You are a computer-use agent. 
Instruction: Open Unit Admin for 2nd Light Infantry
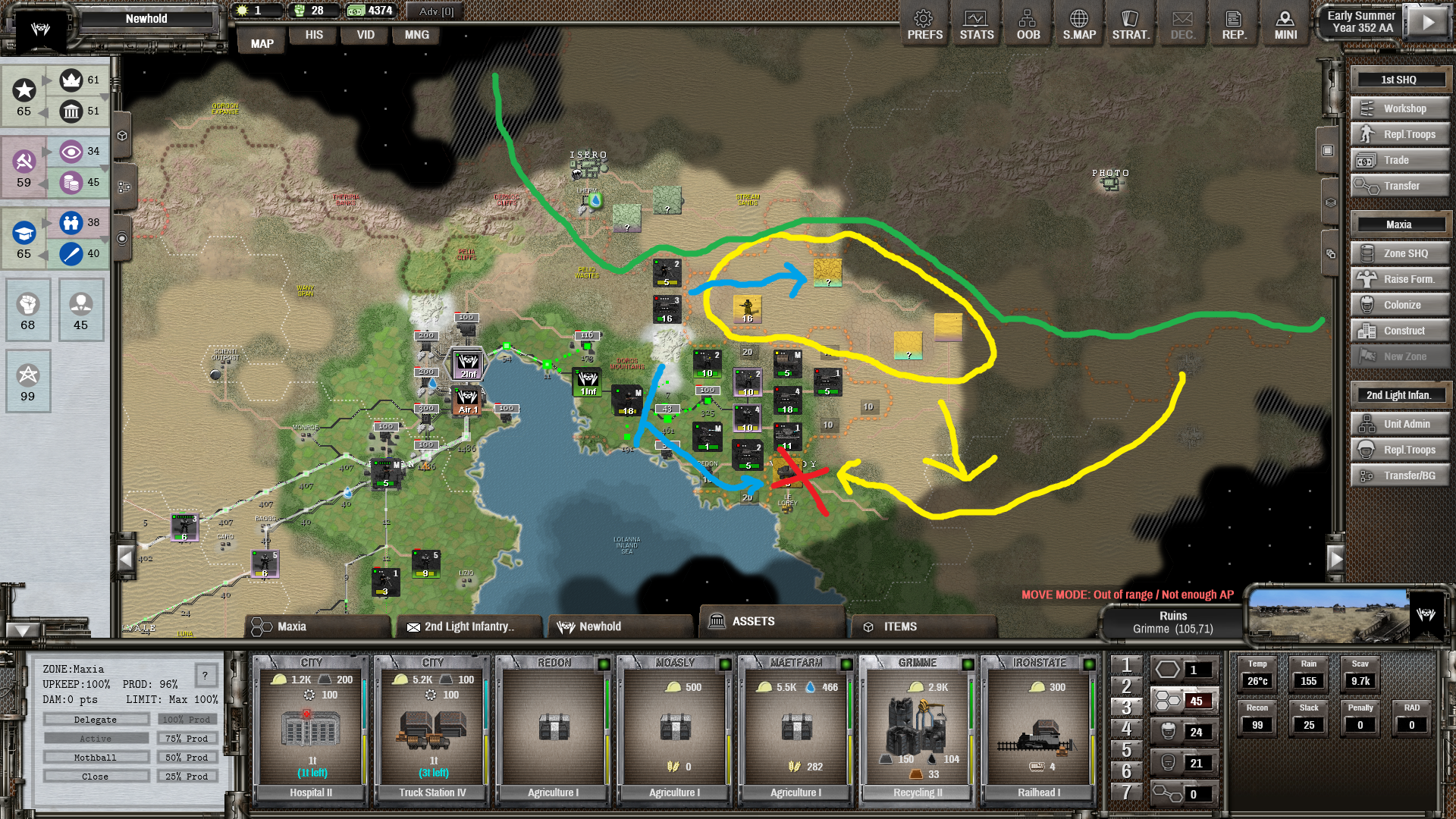pyautogui.click(x=1400, y=424)
